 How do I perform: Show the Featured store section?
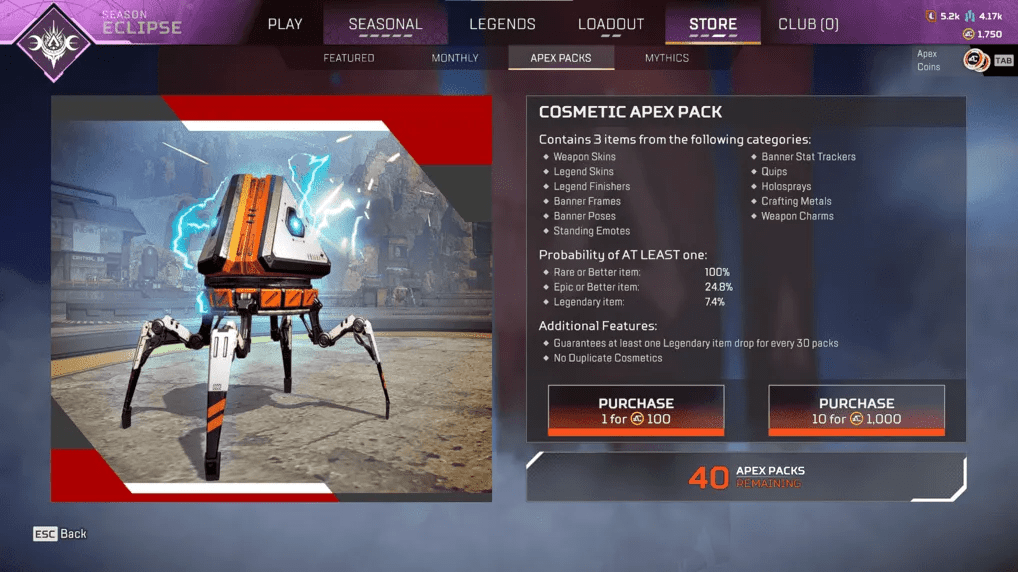[349, 58]
